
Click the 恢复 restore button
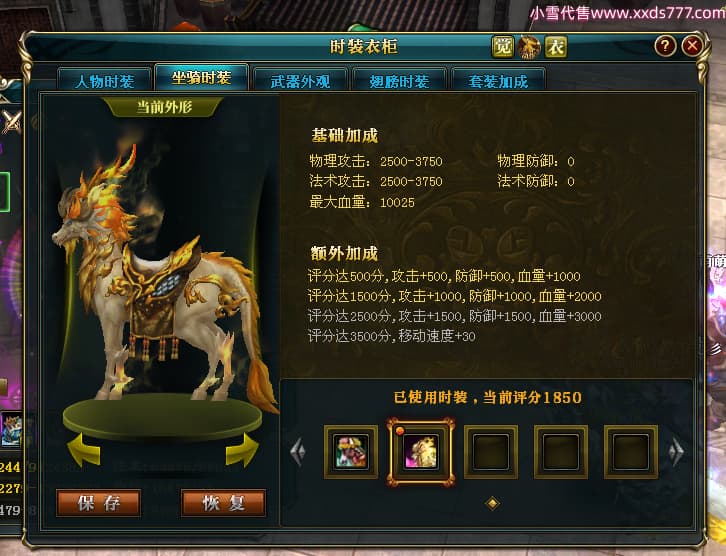223,503
